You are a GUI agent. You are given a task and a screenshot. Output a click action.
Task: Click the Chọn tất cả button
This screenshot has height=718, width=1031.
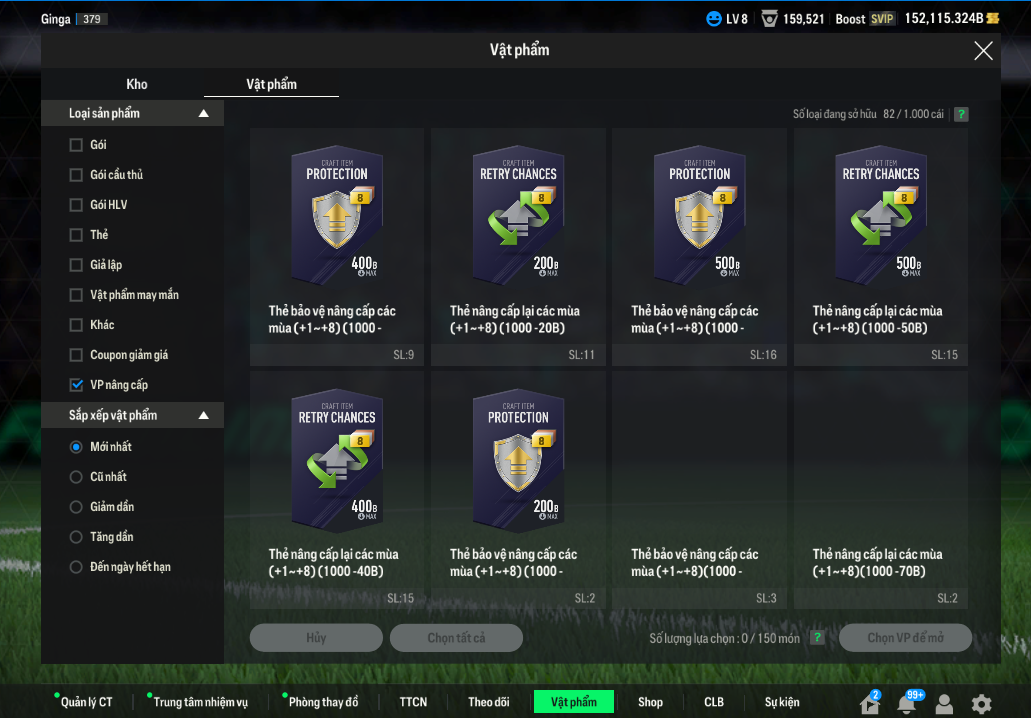pyautogui.click(x=456, y=638)
